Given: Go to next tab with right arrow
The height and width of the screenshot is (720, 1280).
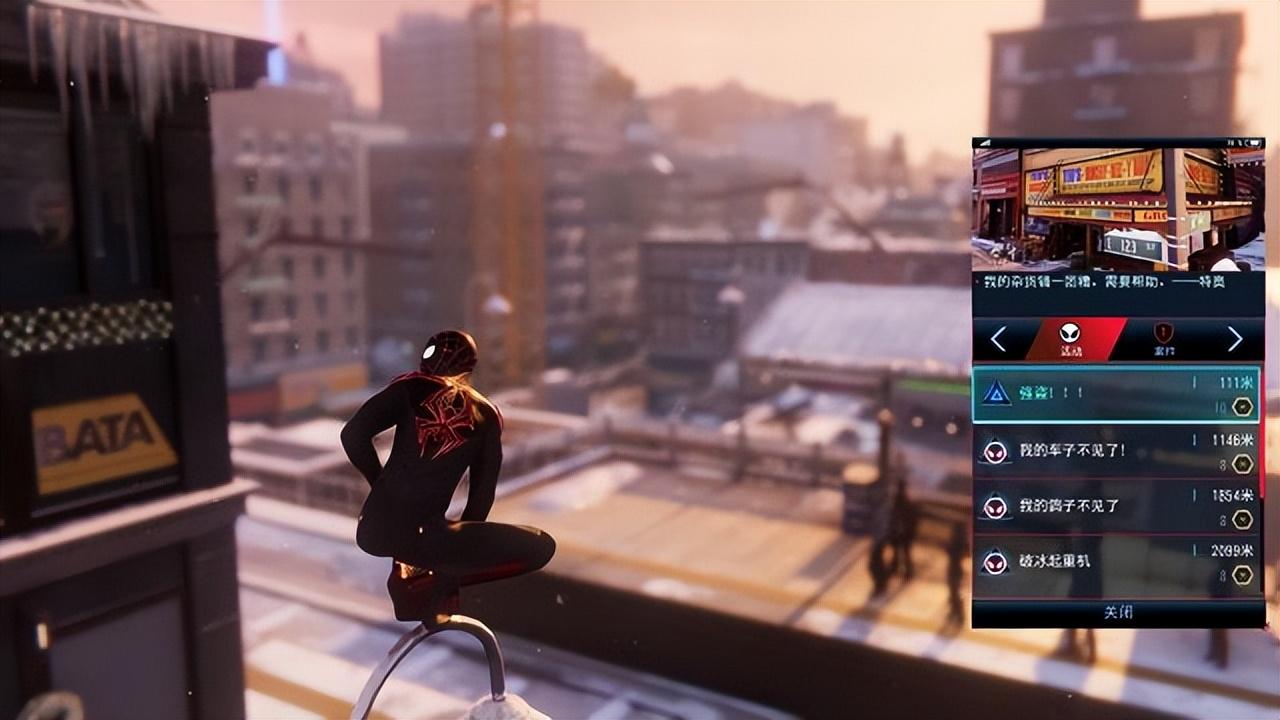Looking at the screenshot, I should coord(1235,339).
